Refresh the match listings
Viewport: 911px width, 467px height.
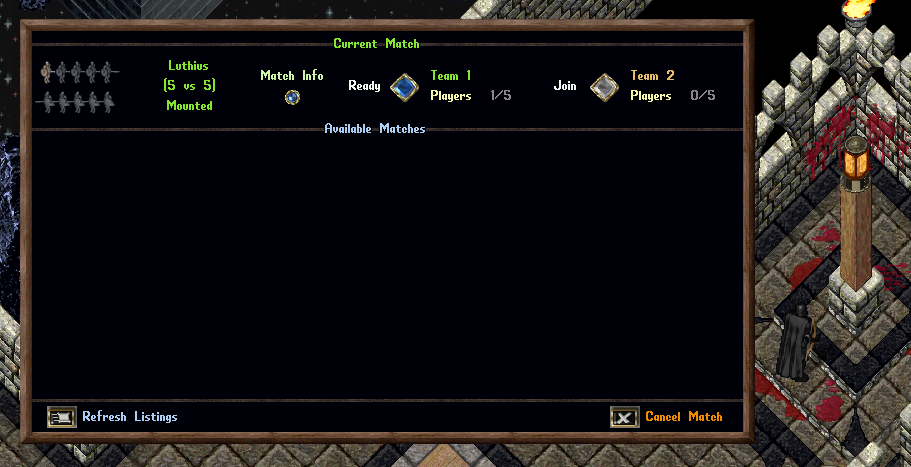coord(62,417)
